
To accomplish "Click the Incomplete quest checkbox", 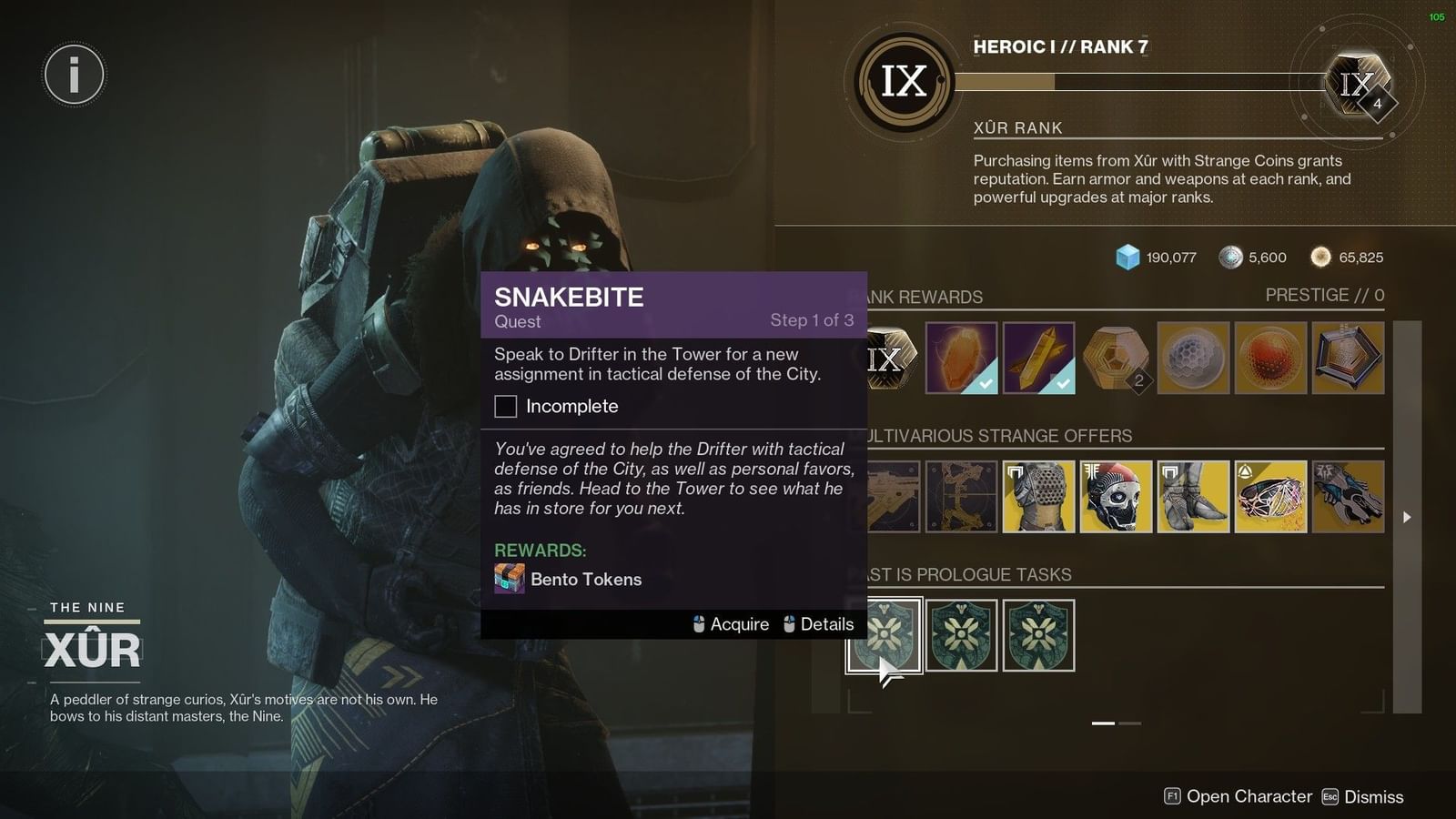I will pos(505,406).
